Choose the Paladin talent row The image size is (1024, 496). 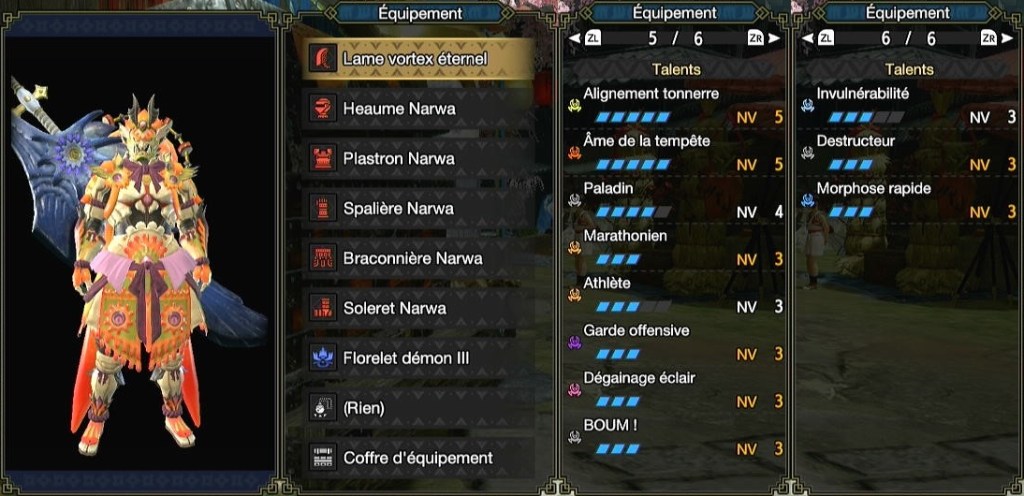[677, 200]
